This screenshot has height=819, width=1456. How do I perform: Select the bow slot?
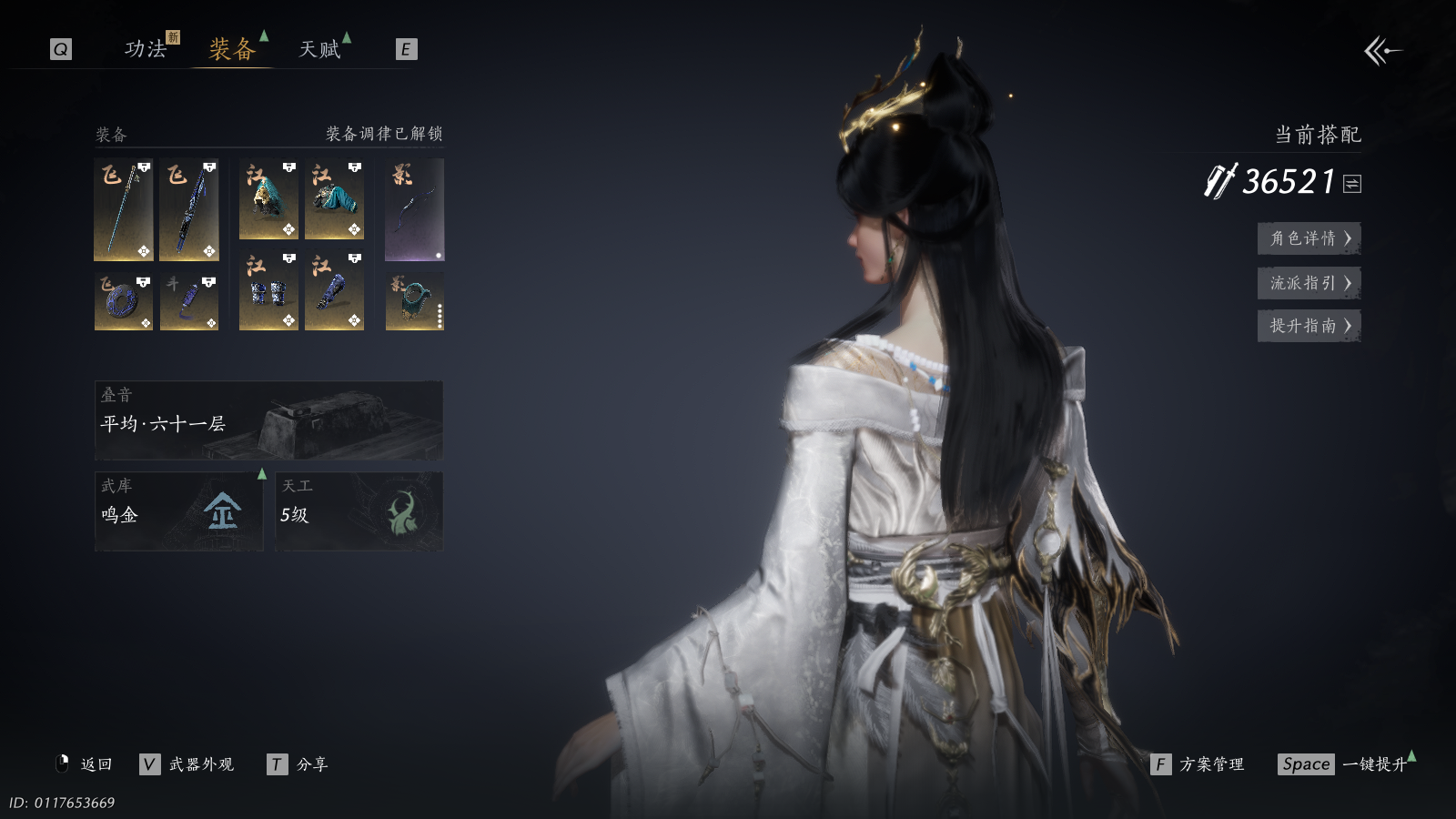(414, 210)
